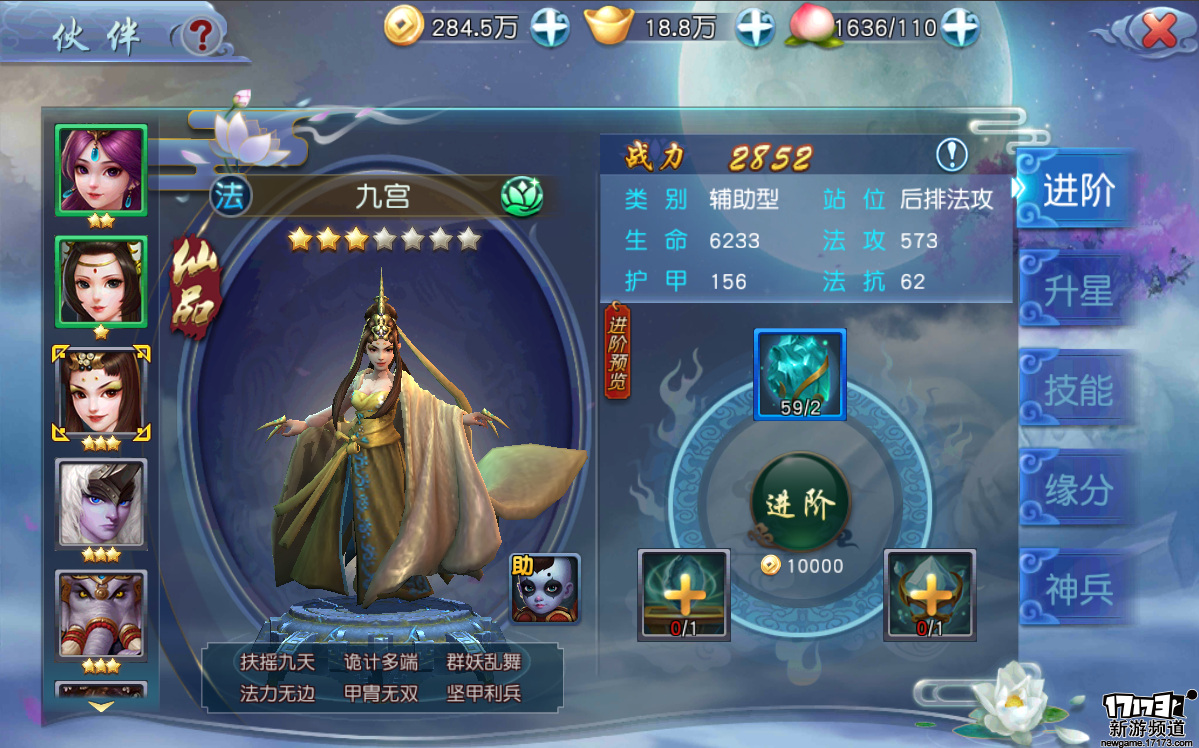The height and width of the screenshot is (748, 1199).
Task: Select the teal crystal material slot
Action: [x=799, y=374]
